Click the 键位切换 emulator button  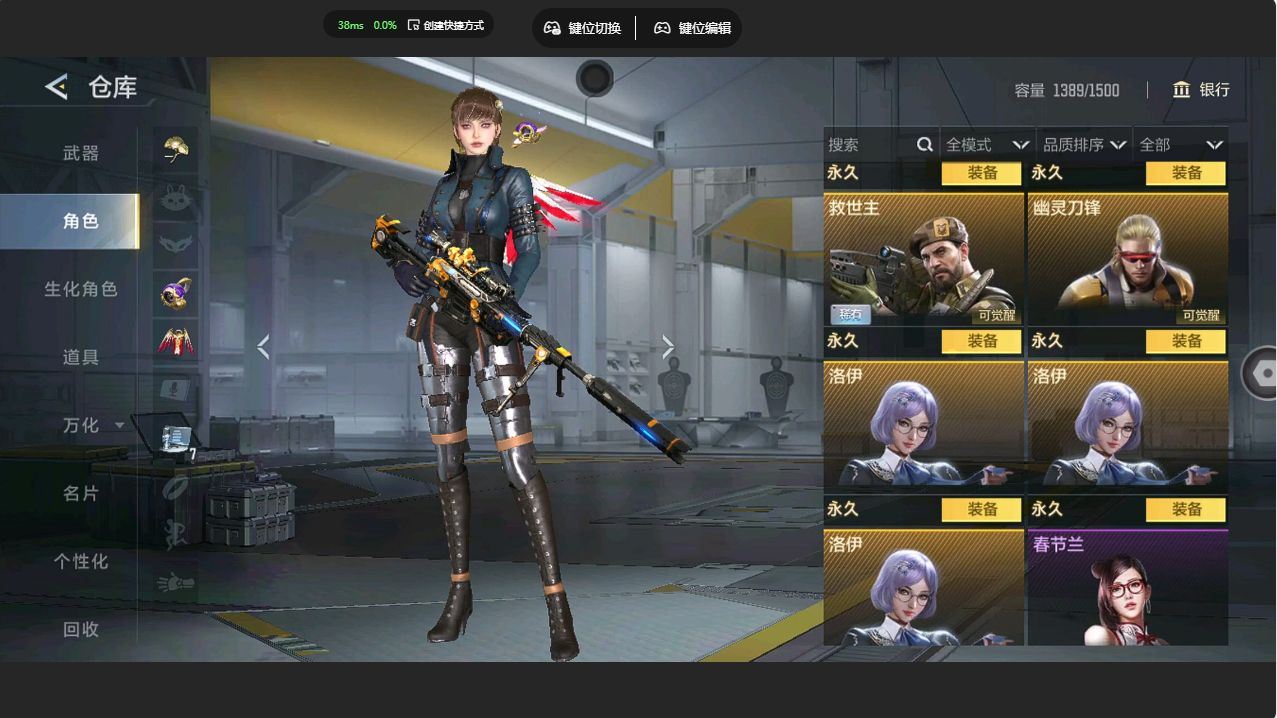583,28
